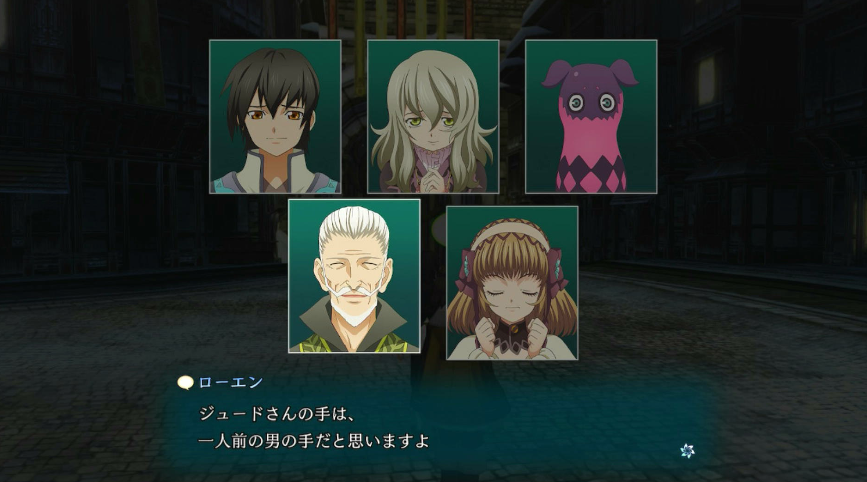Advance the dialogue with the star indicator

click(687, 450)
